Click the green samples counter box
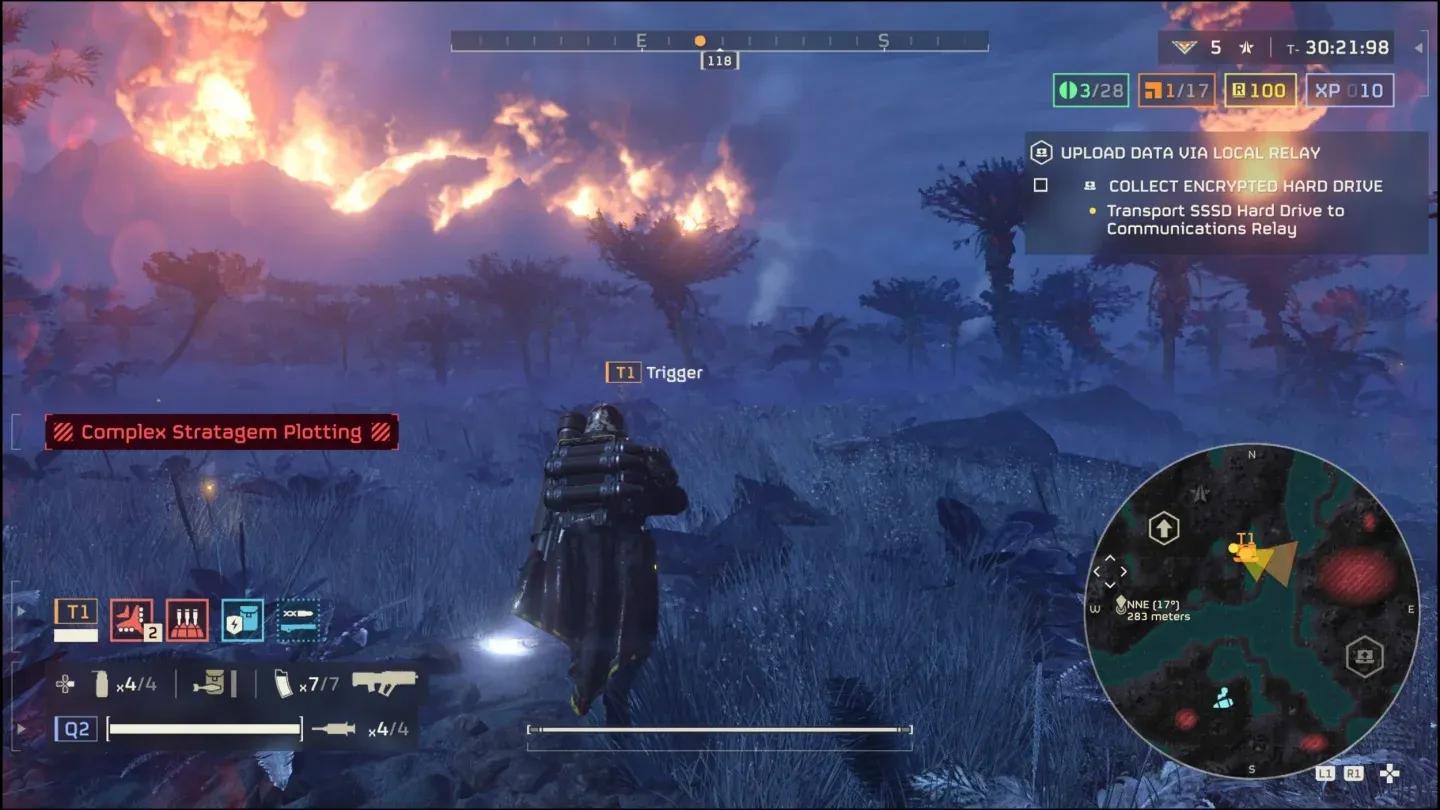The height and width of the screenshot is (810, 1440). (x=1090, y=91)
